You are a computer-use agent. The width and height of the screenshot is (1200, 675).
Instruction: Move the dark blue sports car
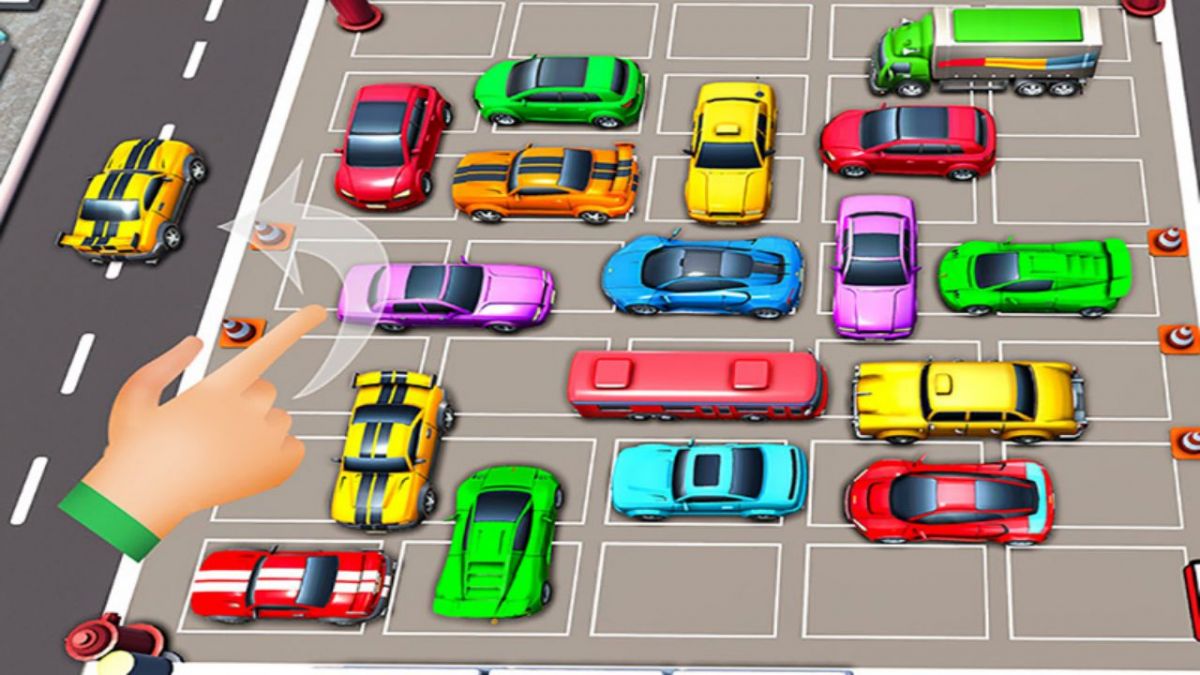[702, 273]
